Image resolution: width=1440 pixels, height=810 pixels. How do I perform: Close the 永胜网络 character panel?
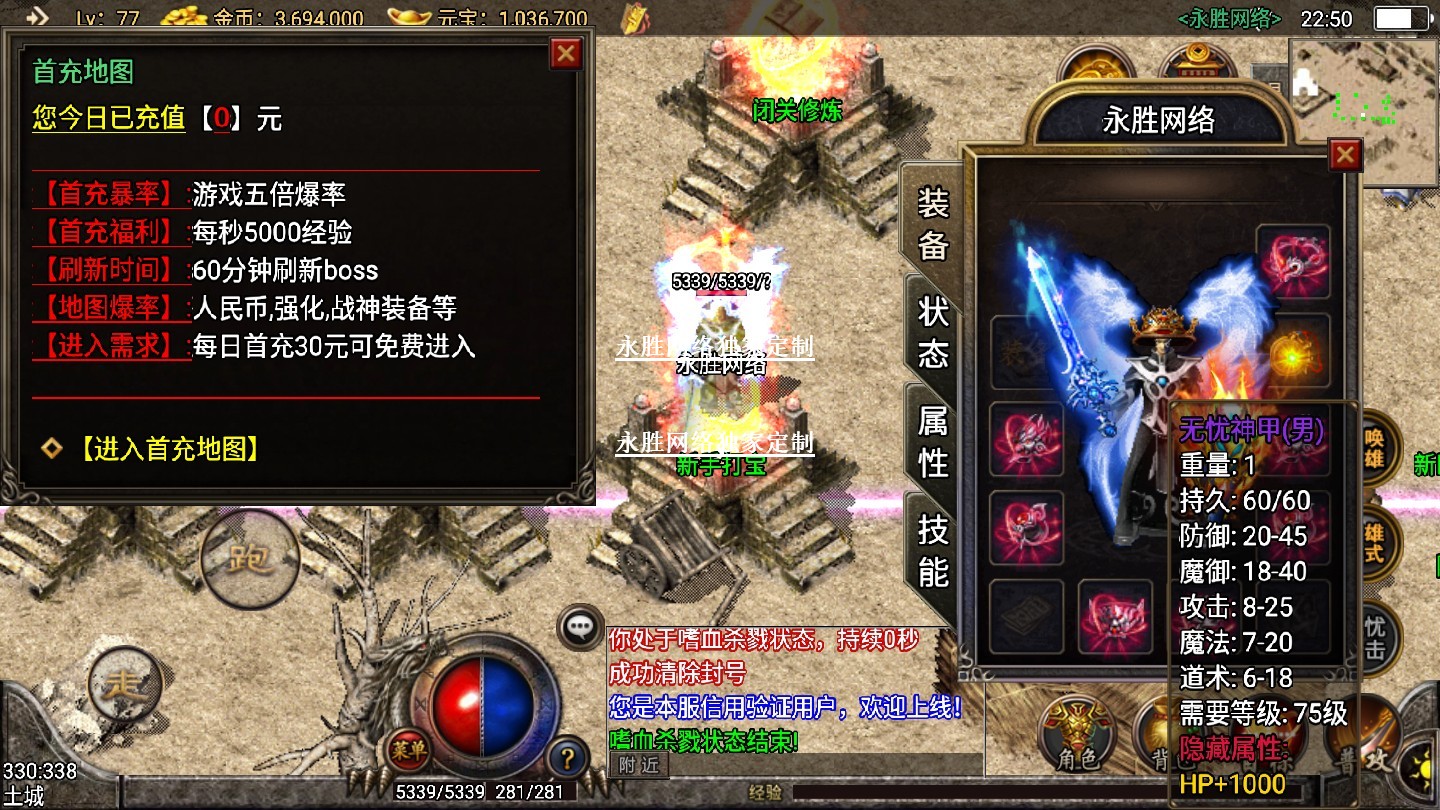[1345, 155]
